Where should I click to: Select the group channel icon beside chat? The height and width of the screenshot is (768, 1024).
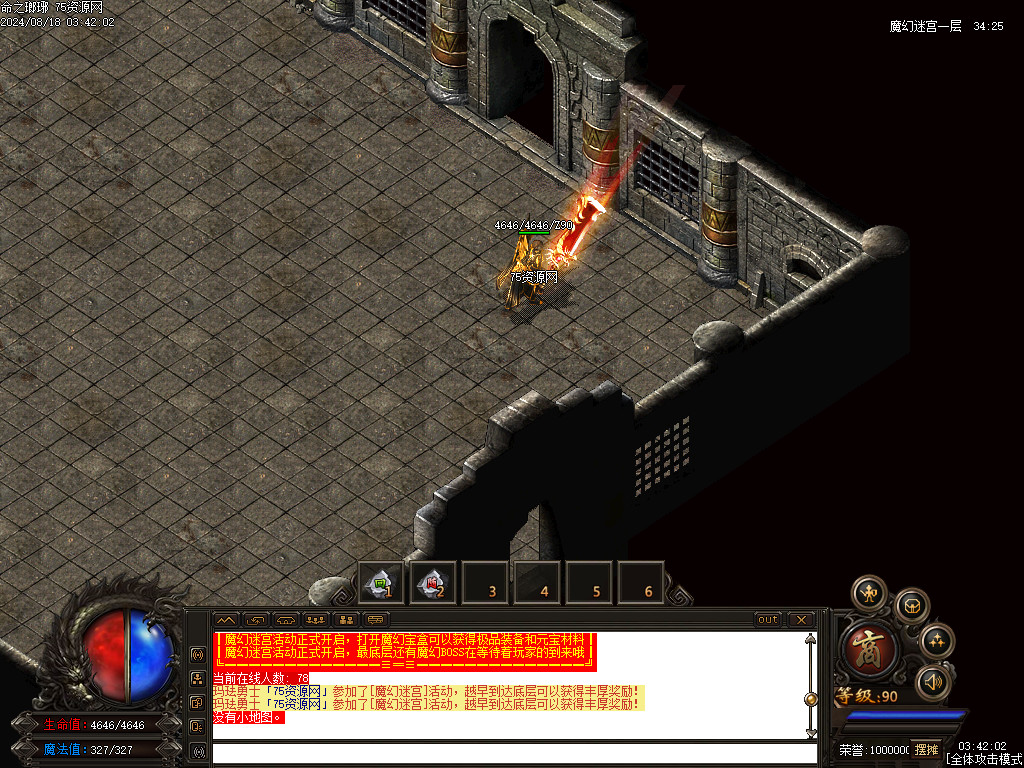pyautogui.click(x=198, y=678)
